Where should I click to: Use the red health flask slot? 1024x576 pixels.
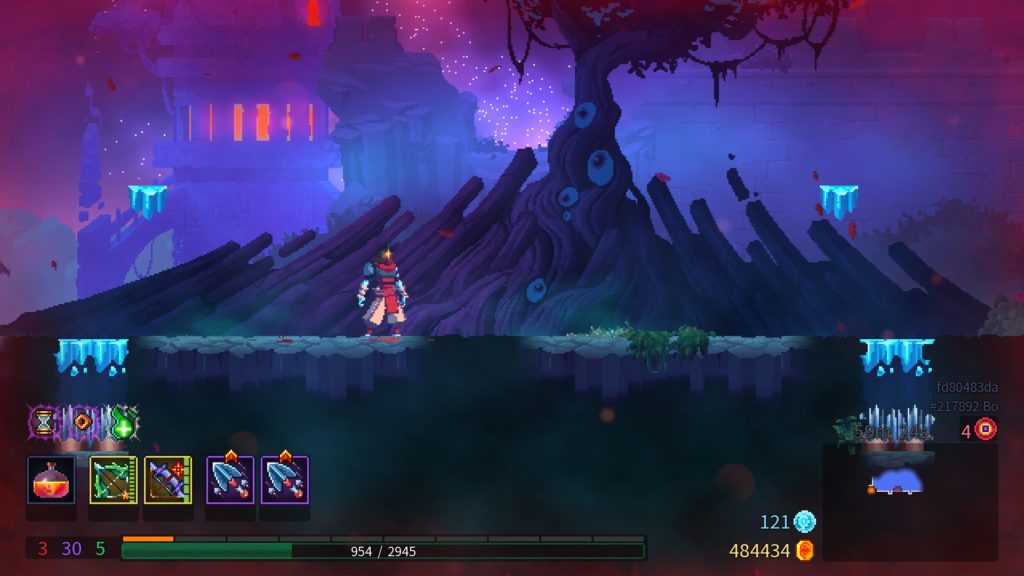51,480
